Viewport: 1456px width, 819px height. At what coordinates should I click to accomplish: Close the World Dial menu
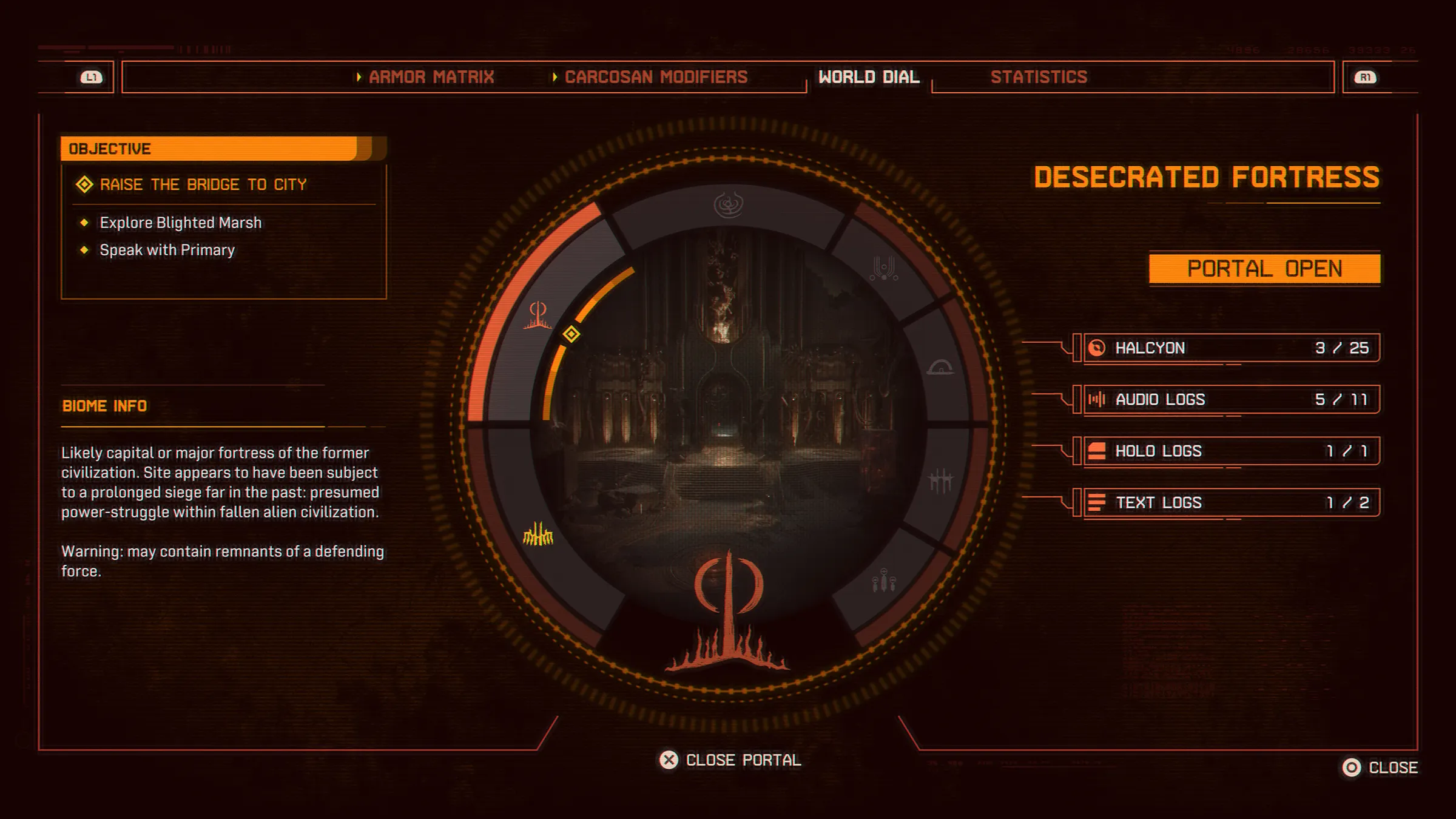click(1381, 767)
